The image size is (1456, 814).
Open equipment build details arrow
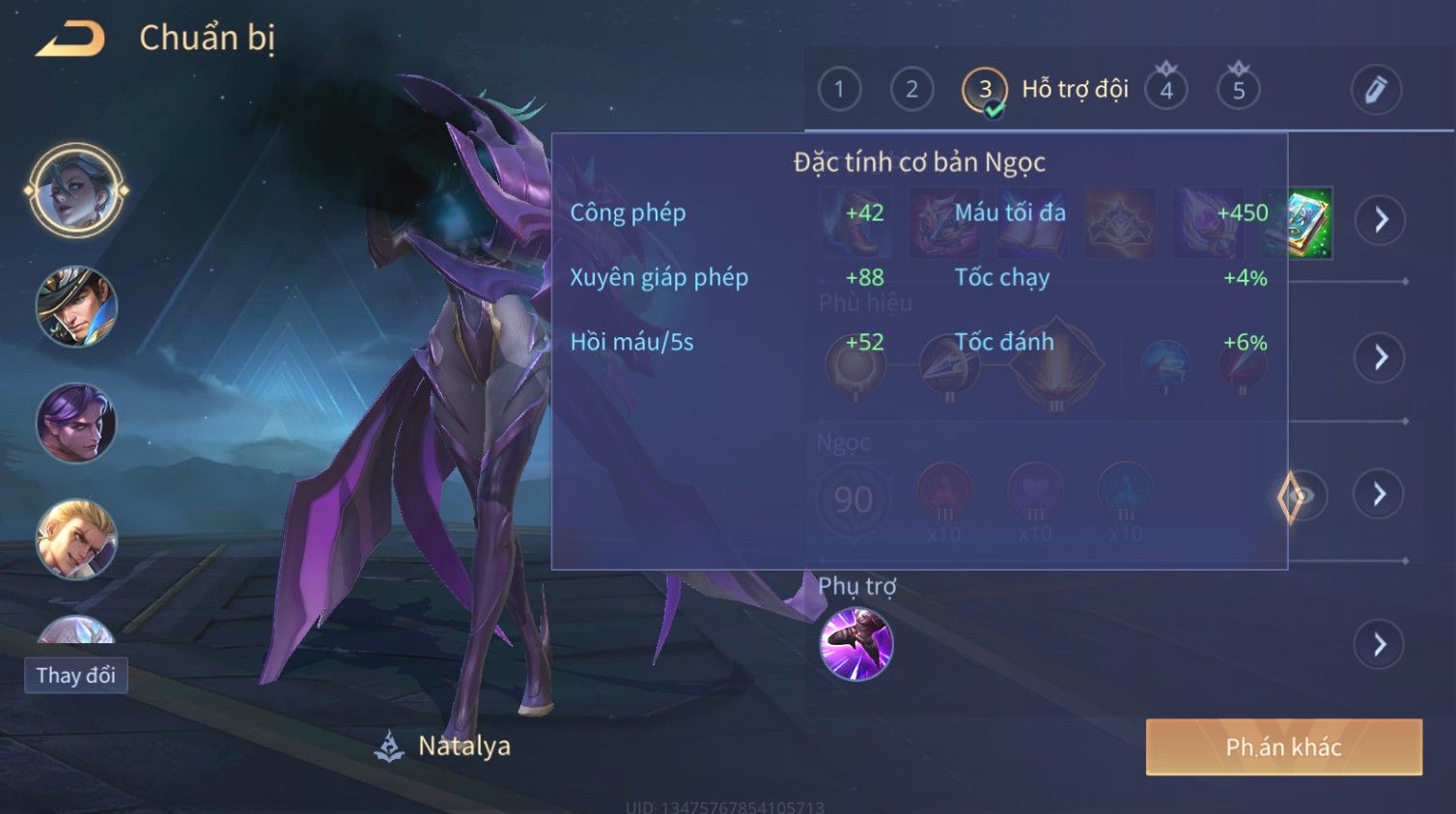1380,220
